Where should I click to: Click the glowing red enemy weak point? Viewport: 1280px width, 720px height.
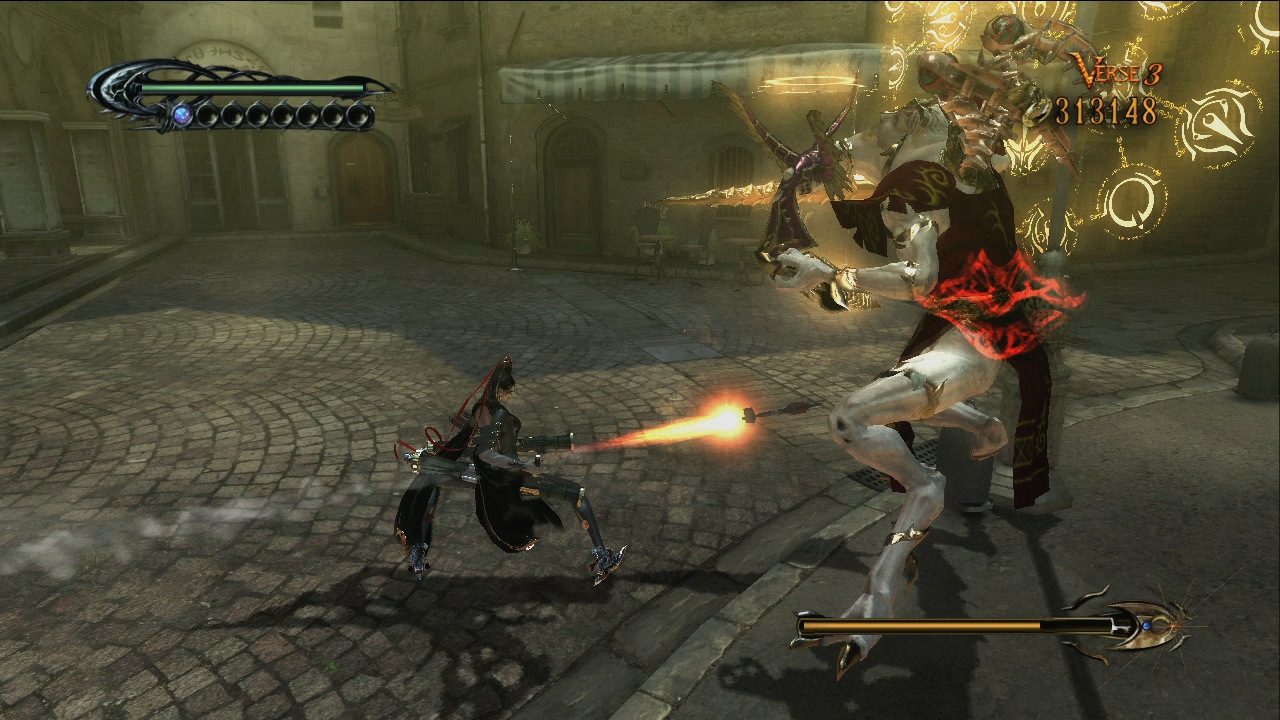pyautogui.click(x=1000, y=300)
